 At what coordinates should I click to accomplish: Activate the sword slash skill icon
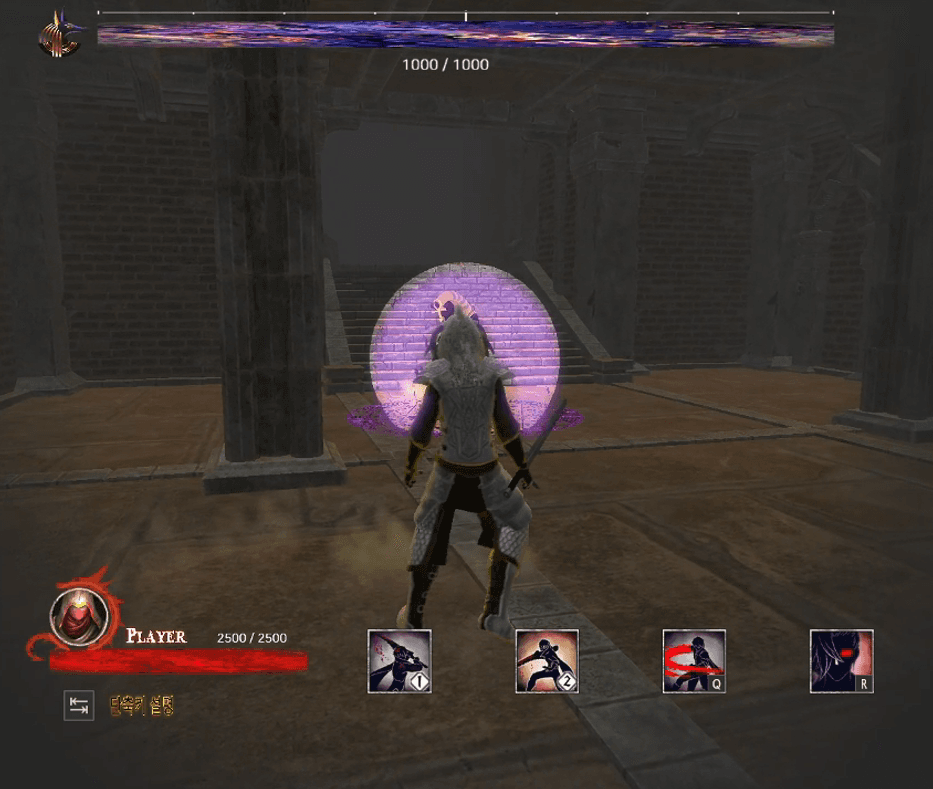pos(399,661)
